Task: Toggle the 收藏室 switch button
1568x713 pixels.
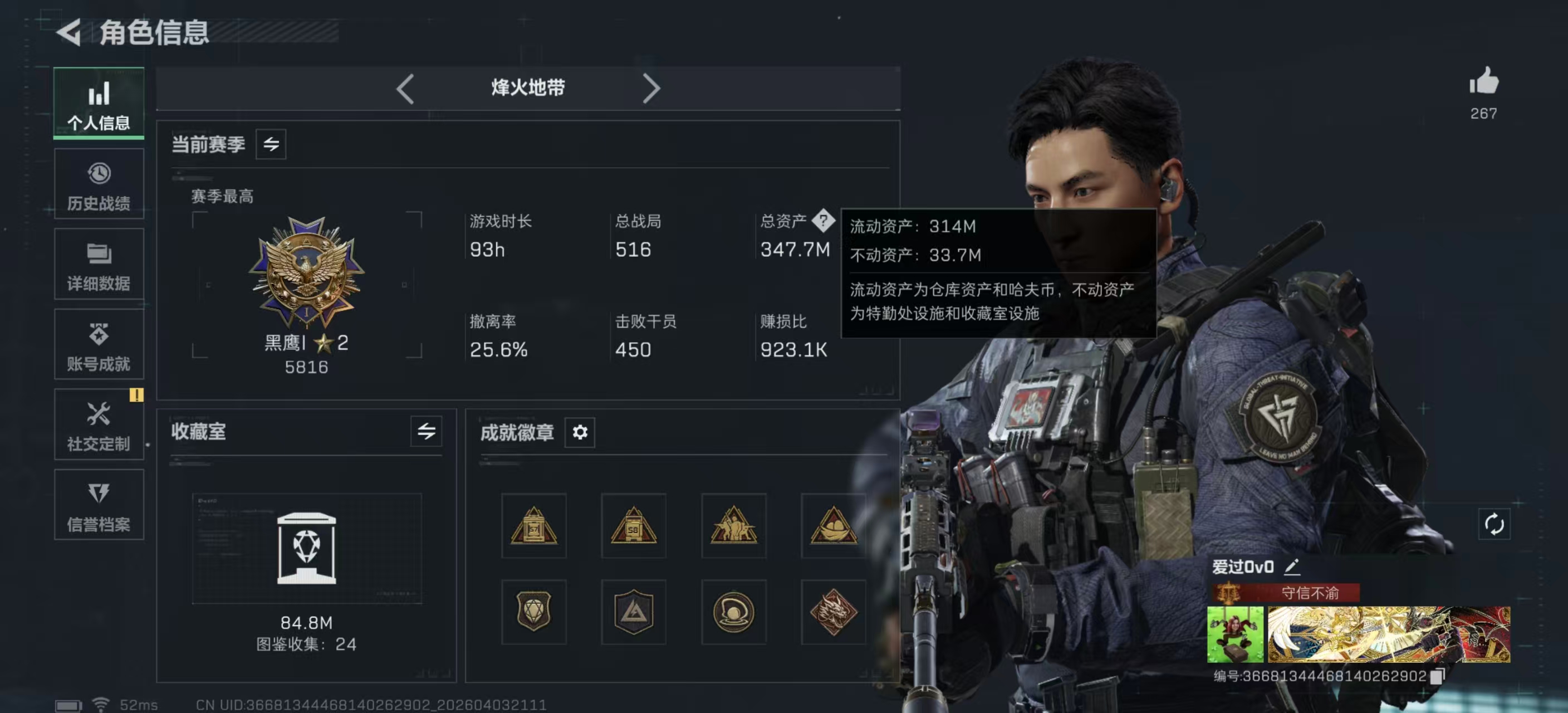Action: point(426,432)
